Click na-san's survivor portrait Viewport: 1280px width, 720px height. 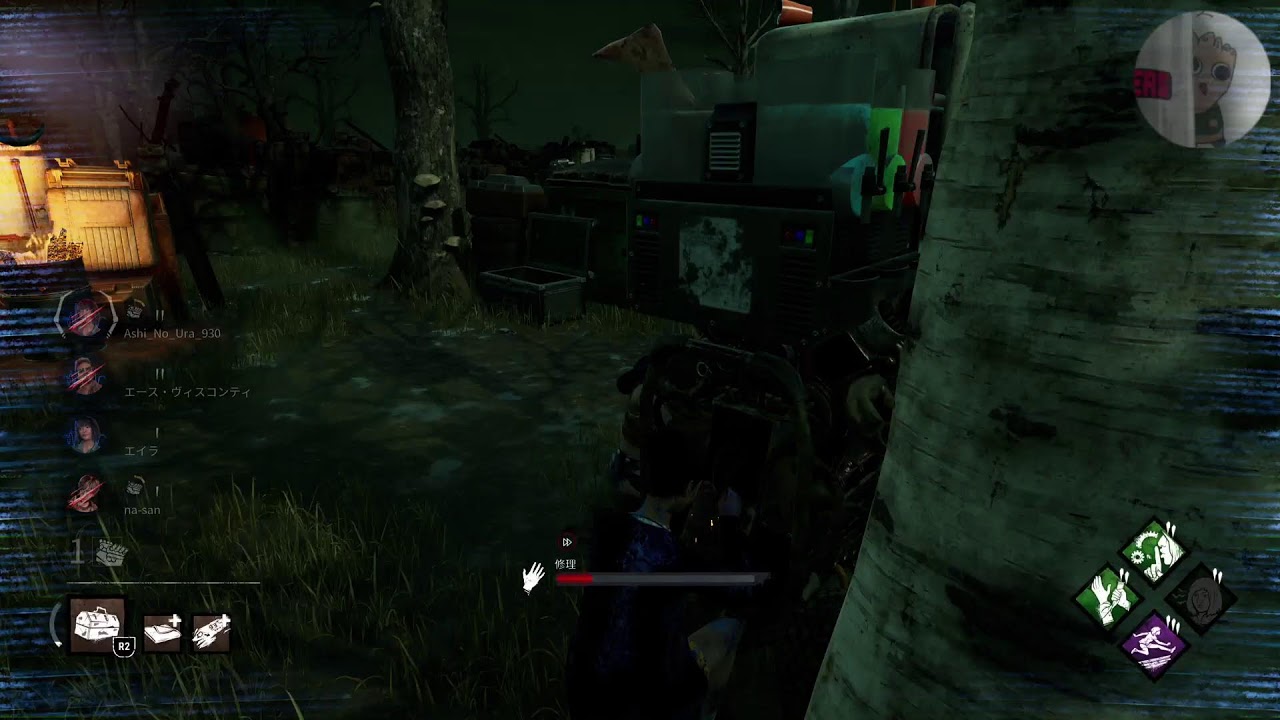point(85,494)
